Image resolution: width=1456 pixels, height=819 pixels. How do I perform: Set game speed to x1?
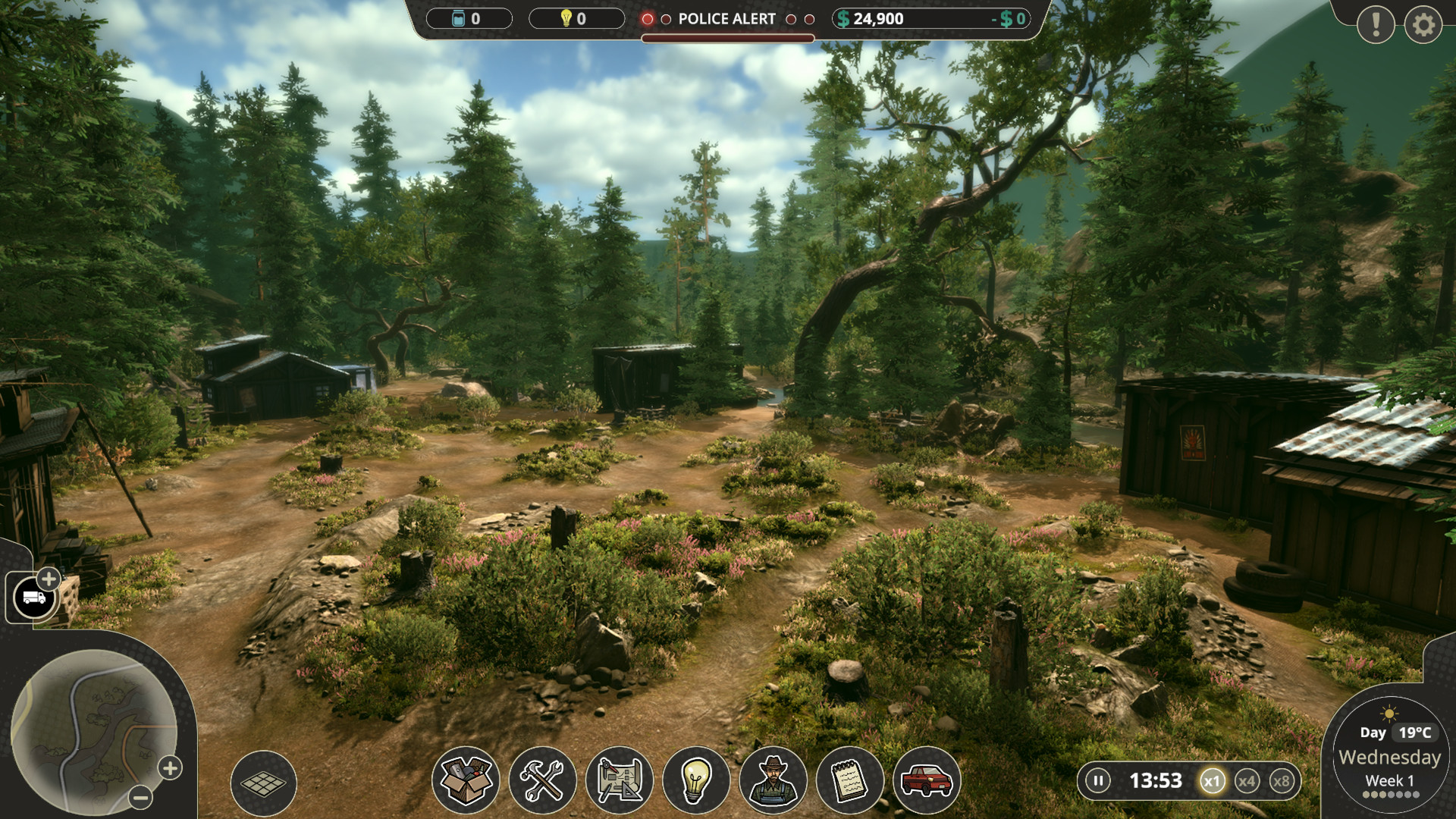click(1212, 781)
